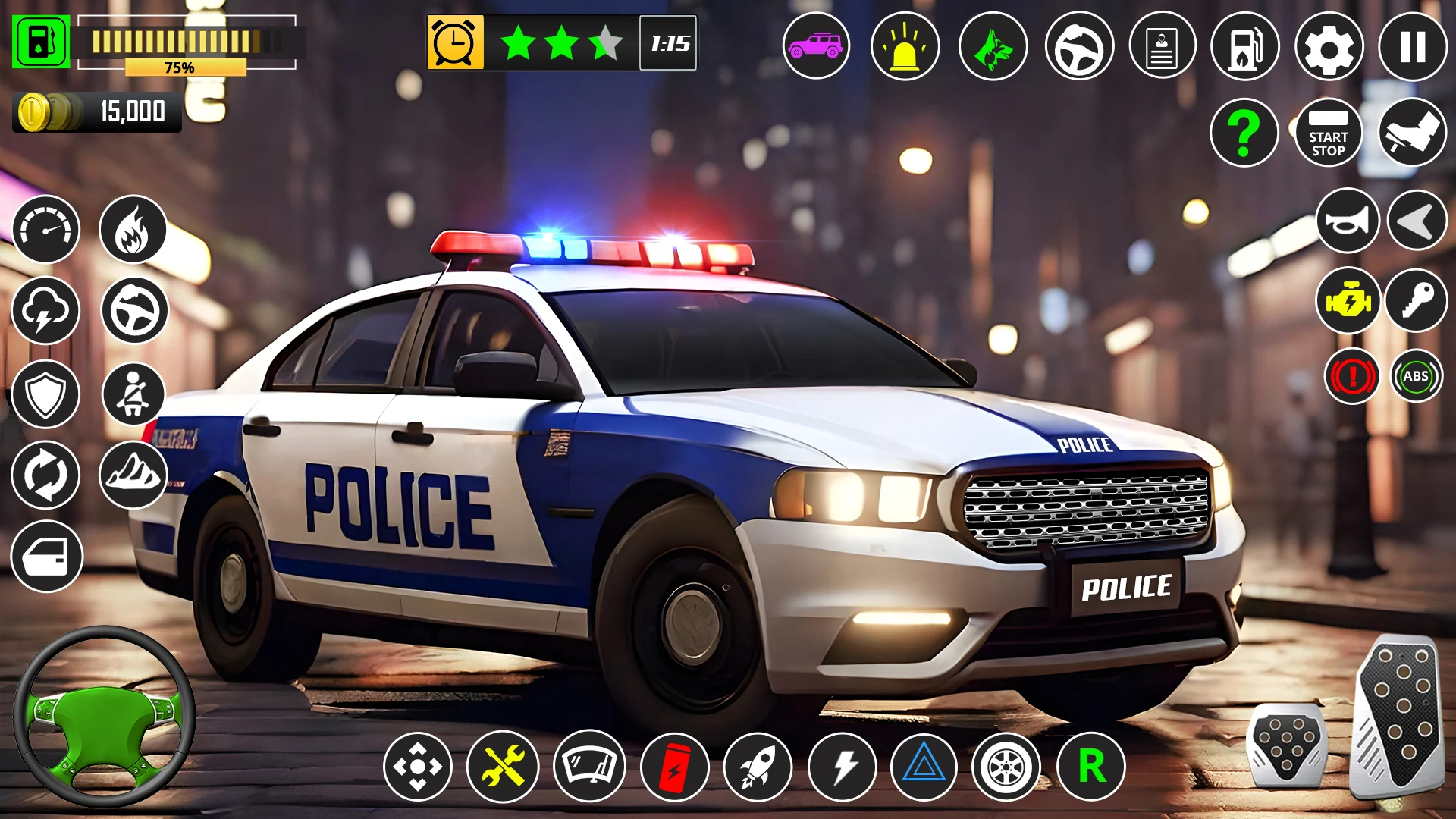This screenshot has height=819, width=1456.
Task: Click the yellow check engine icon
Action: [x=1348, y=301]
